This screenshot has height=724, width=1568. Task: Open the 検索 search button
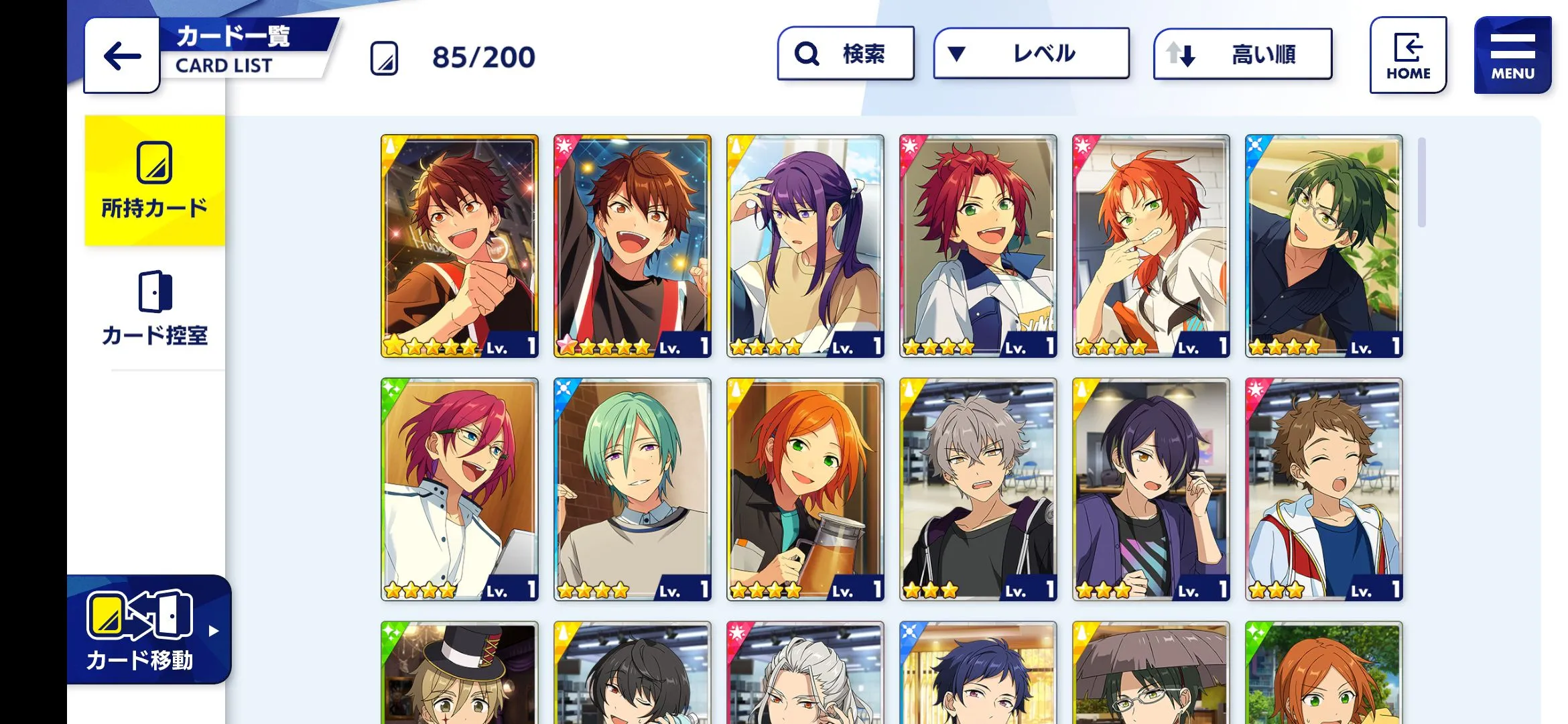click(846, 54)
